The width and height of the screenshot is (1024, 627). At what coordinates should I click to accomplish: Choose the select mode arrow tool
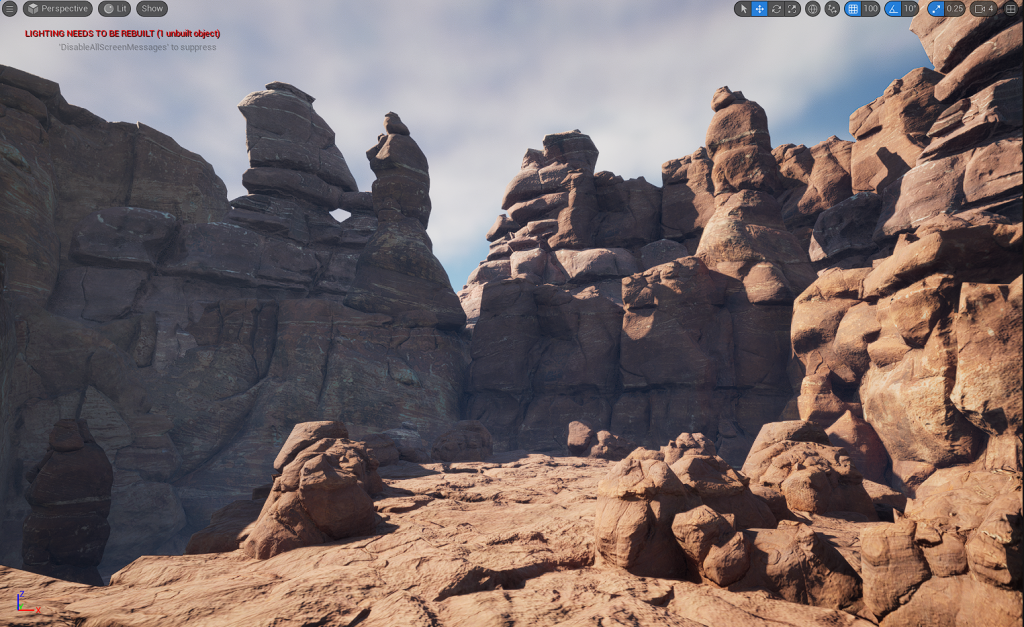coord(743,9)
